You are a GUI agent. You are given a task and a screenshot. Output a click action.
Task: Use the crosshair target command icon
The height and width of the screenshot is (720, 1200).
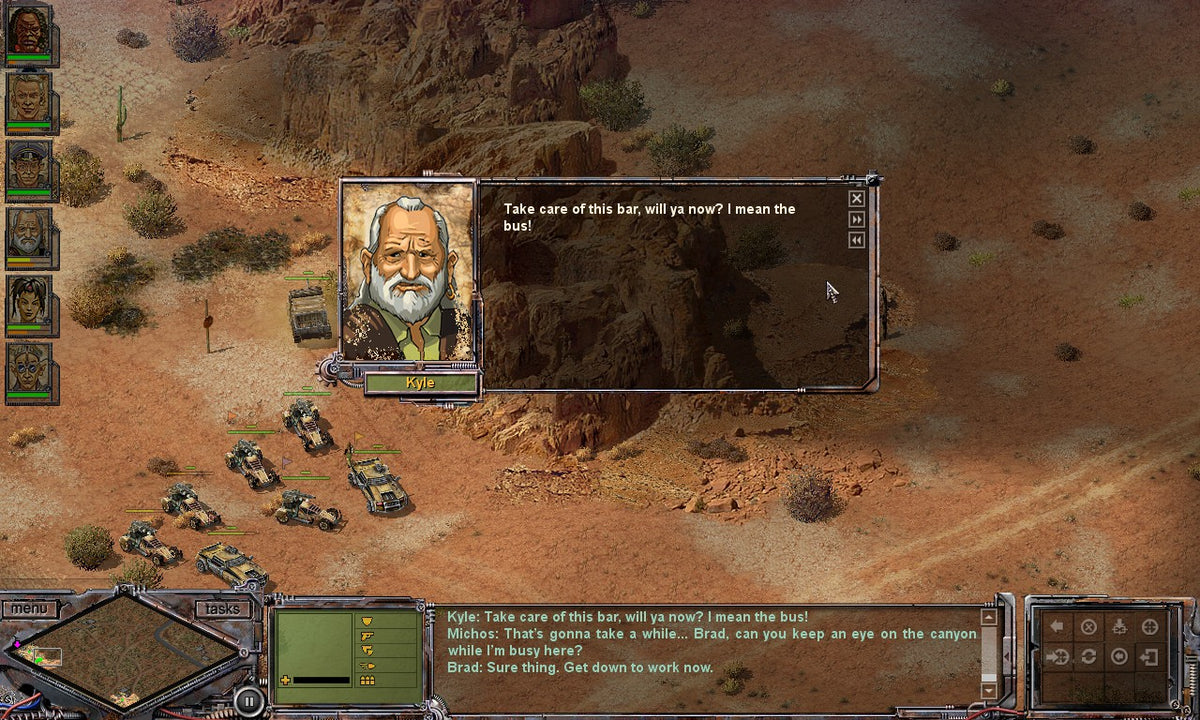tap(1150, 627)
